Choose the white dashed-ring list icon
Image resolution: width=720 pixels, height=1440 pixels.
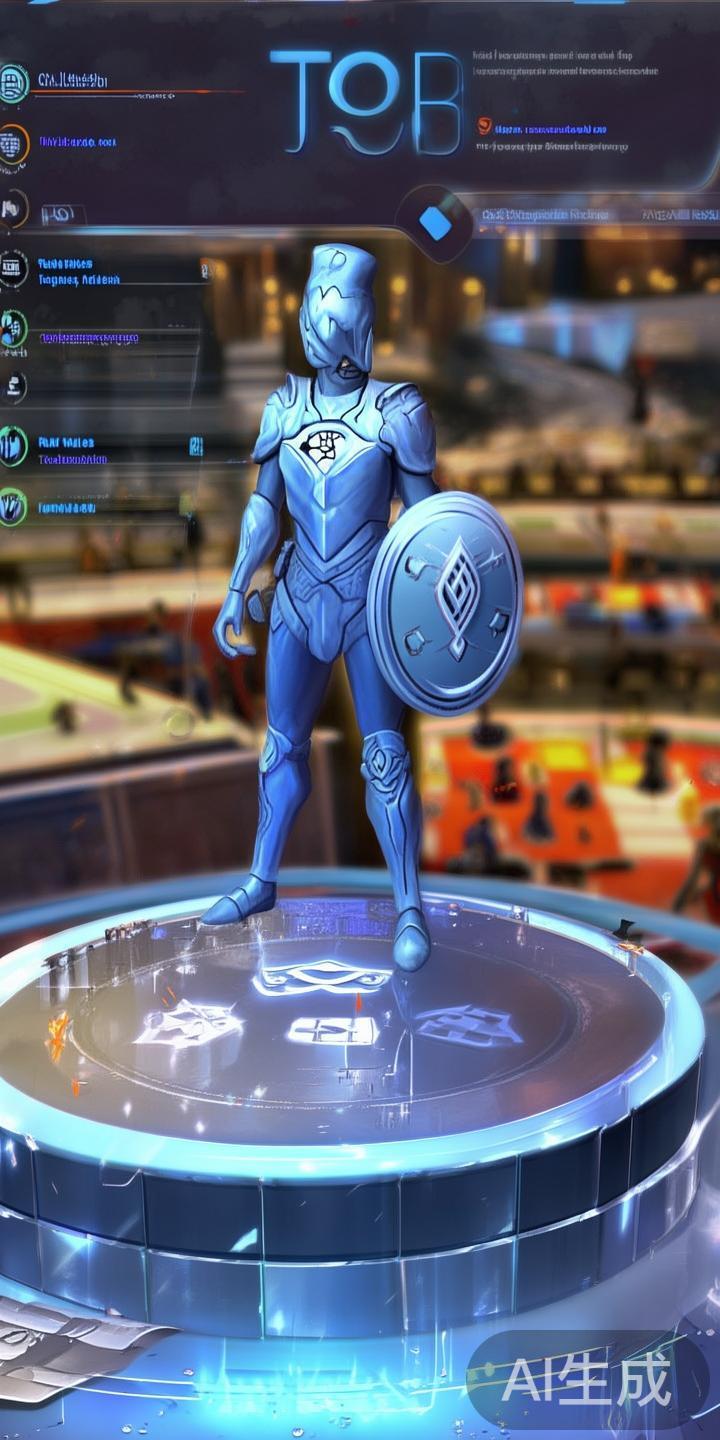(12, 268)
